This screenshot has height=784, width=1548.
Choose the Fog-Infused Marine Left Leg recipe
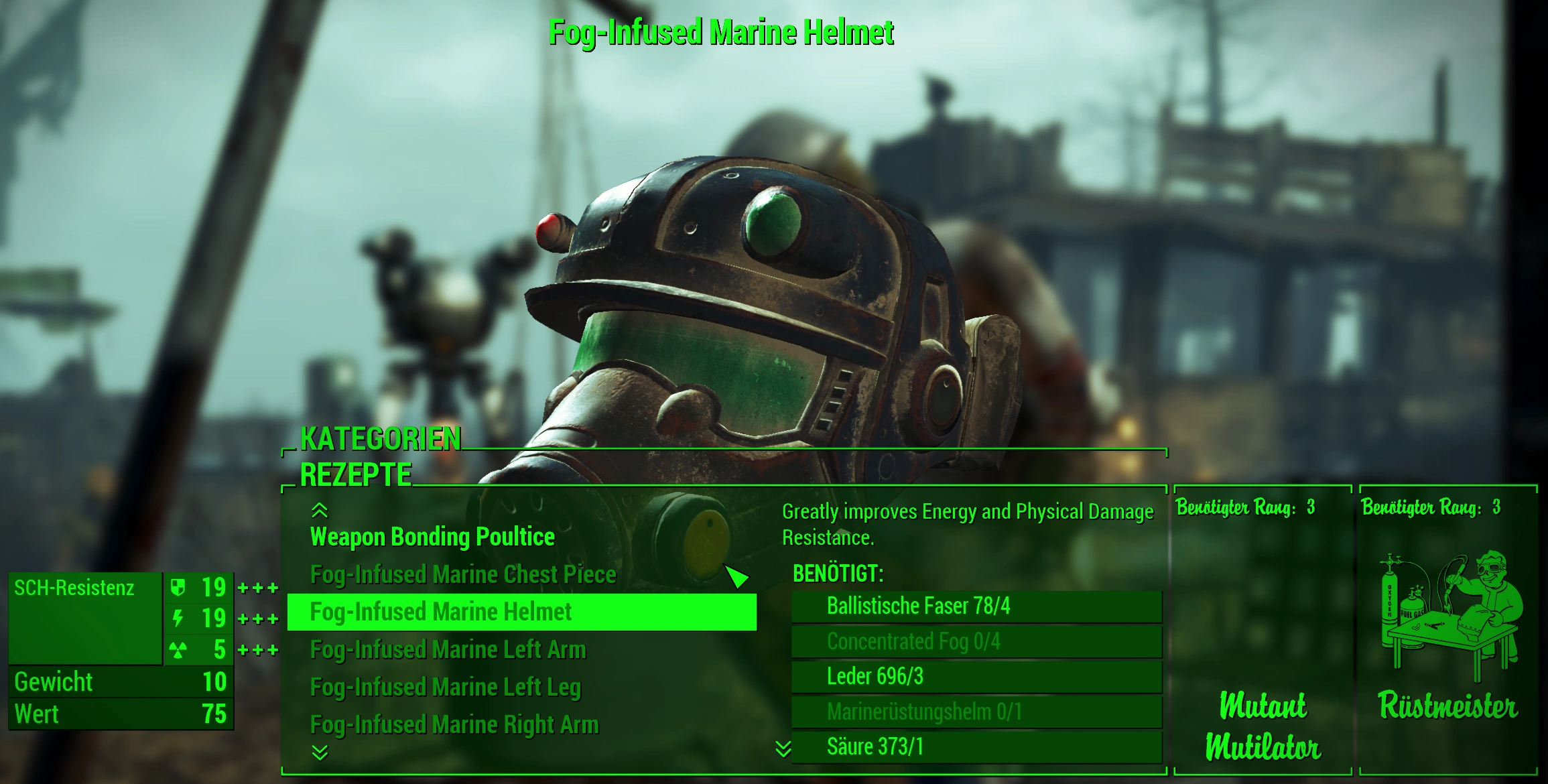coord(445,688)
